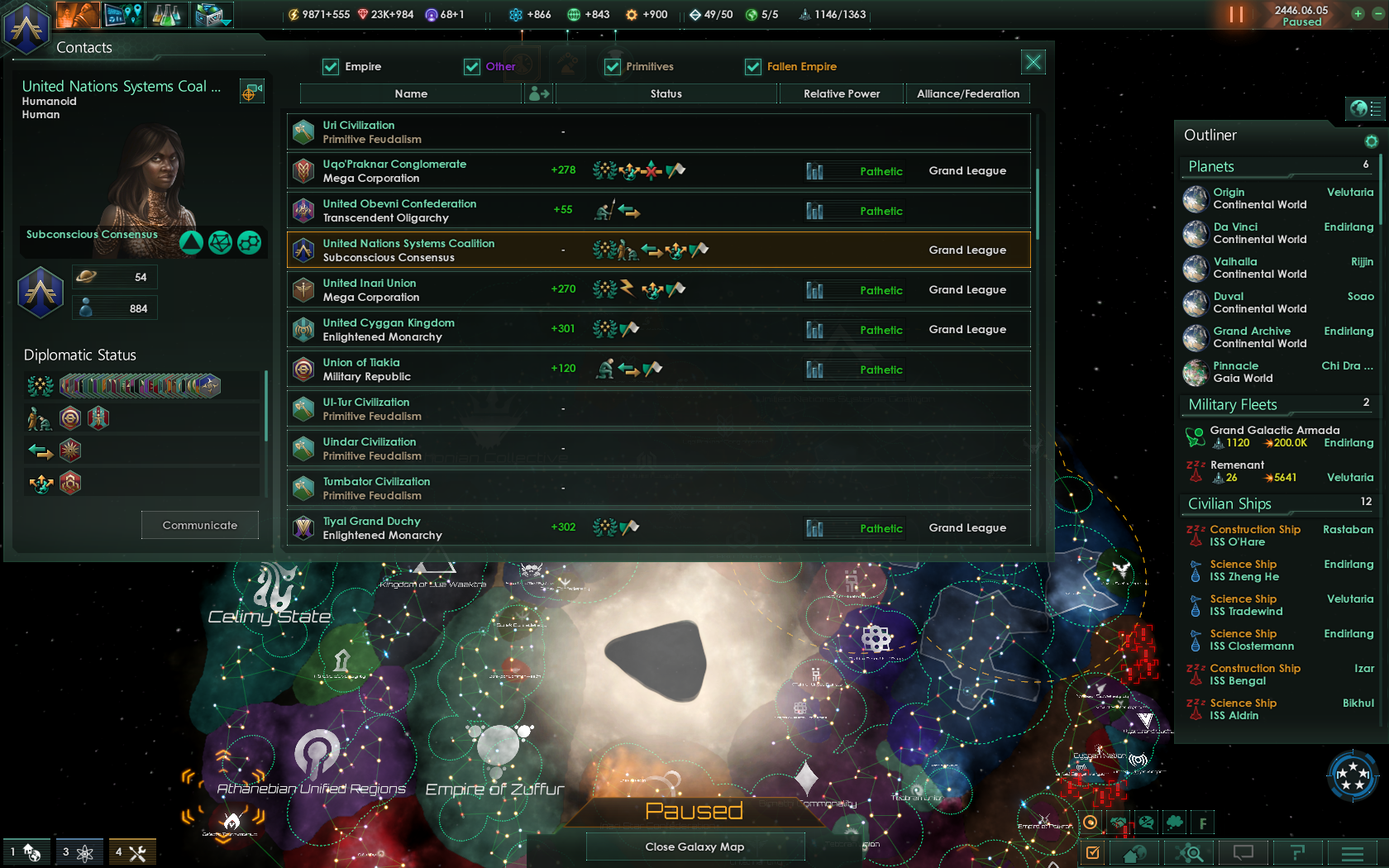Open the Contacts screen from the top toolbar

(x=77, y=14)
